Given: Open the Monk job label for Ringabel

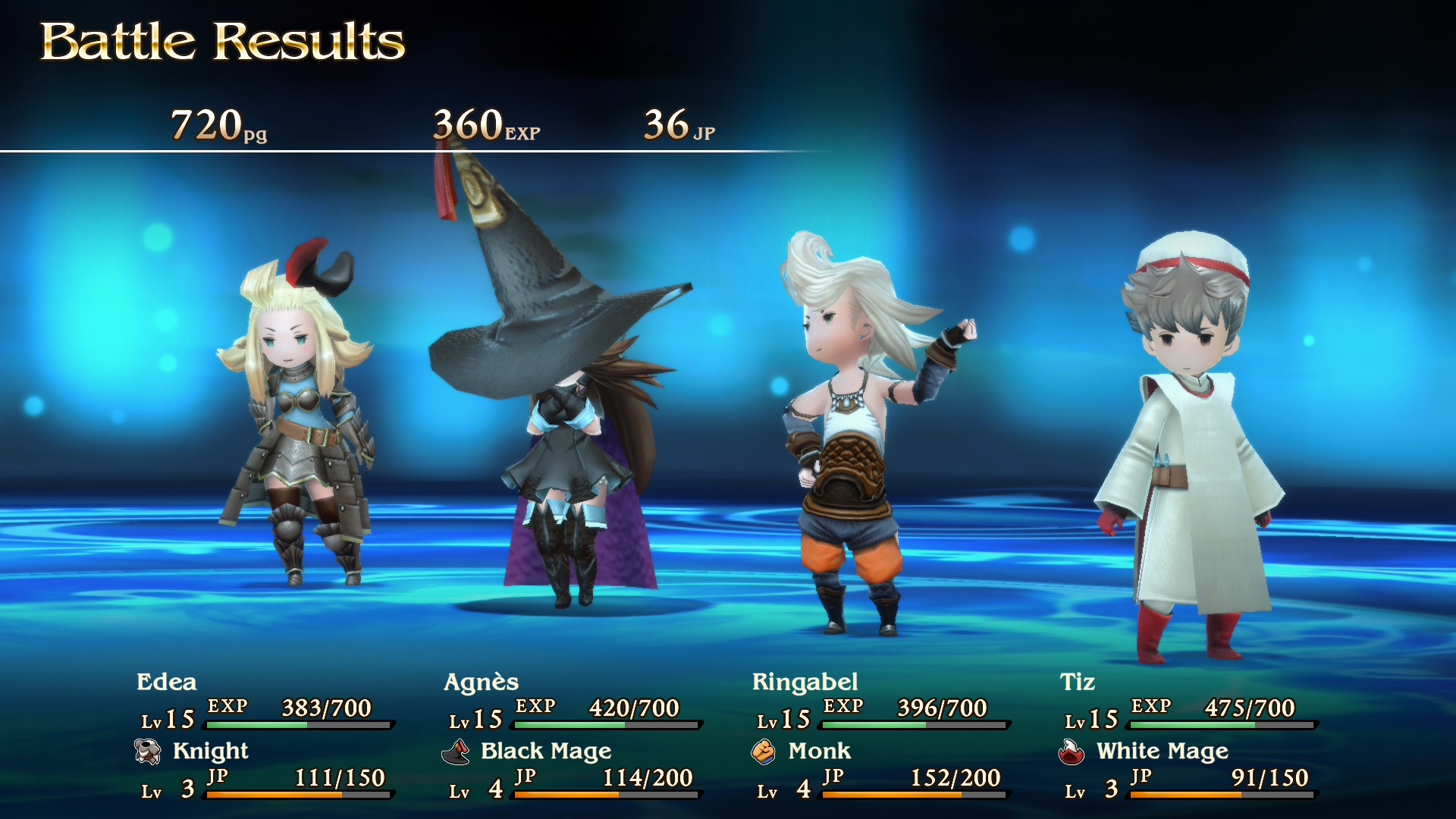Looking at the screenshot, I should point(819,752).
